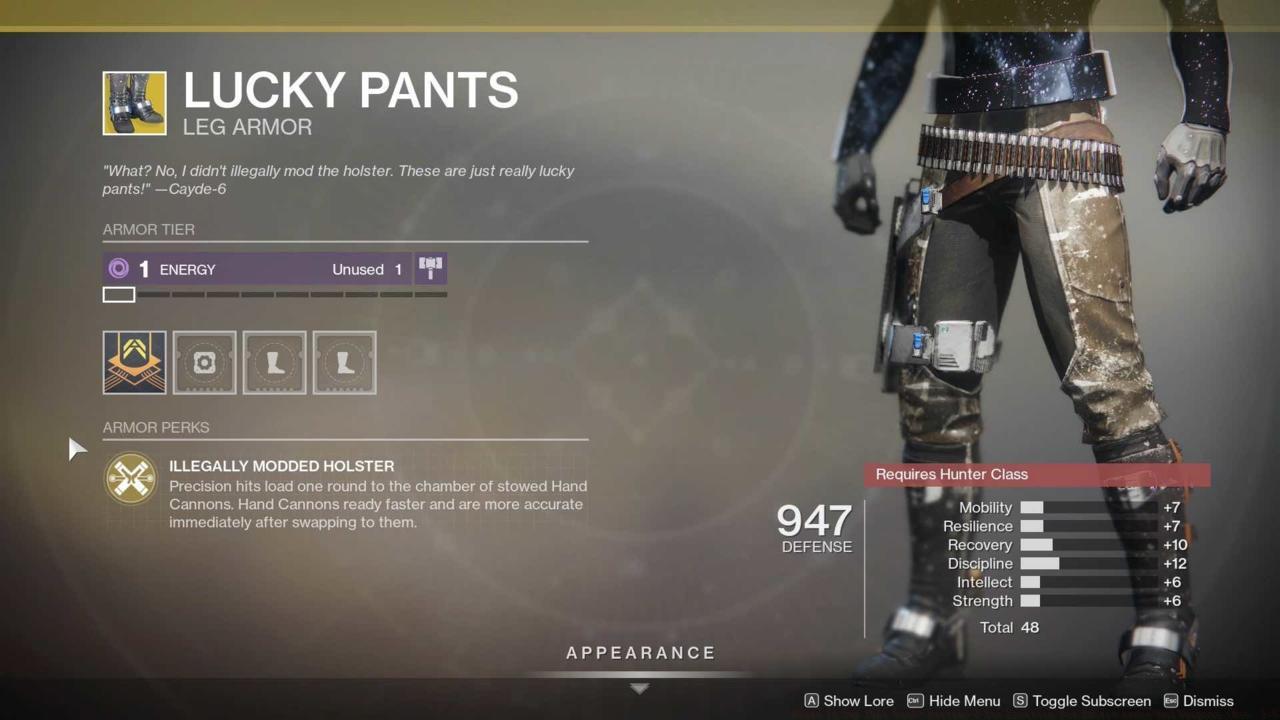Viewport: 1280px width, 720px height.
Task: Toggle Show Lore display
Action: click(x=849, y=701)
